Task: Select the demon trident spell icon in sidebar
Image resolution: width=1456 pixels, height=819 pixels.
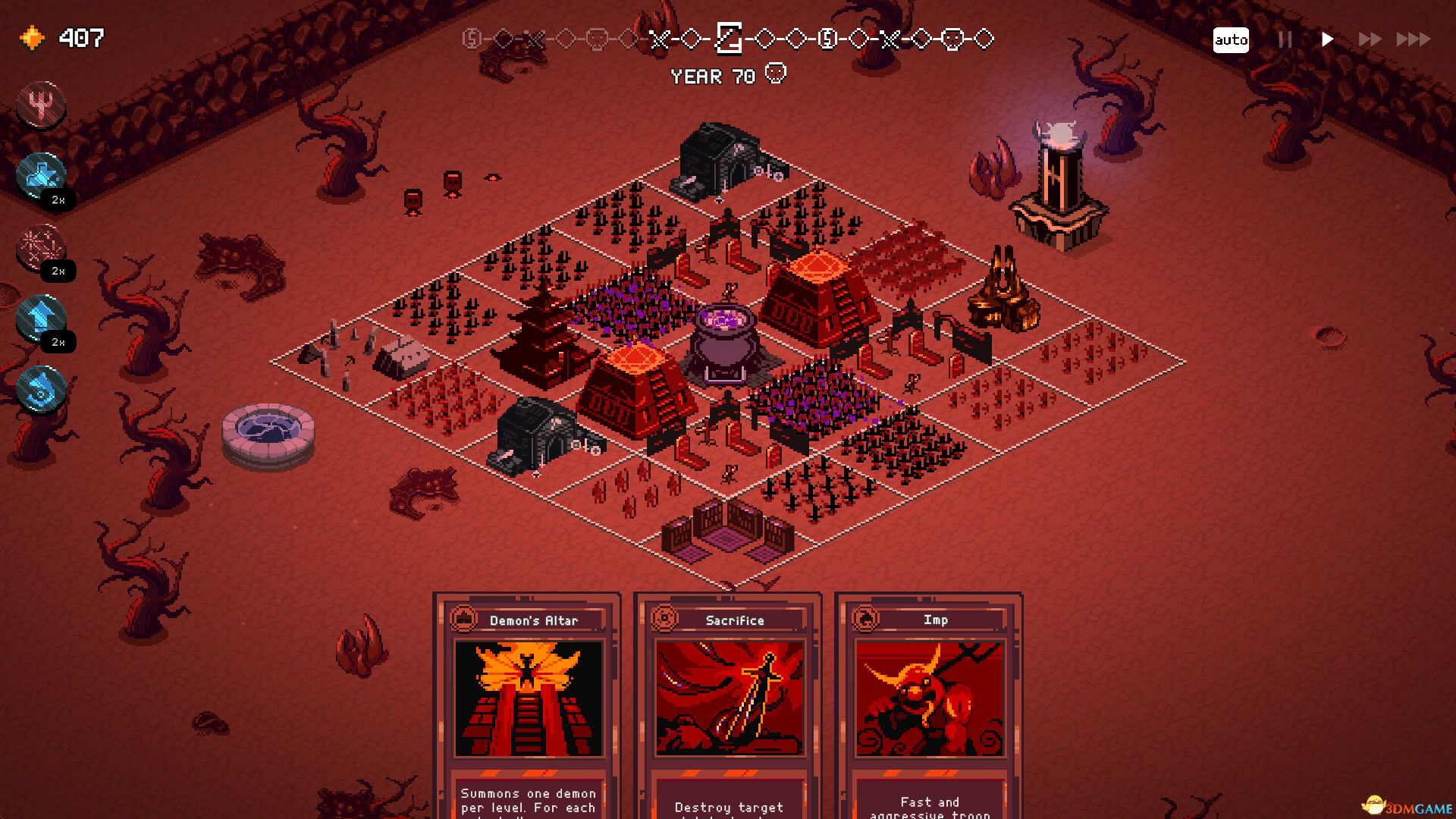Action: [42, 106]
